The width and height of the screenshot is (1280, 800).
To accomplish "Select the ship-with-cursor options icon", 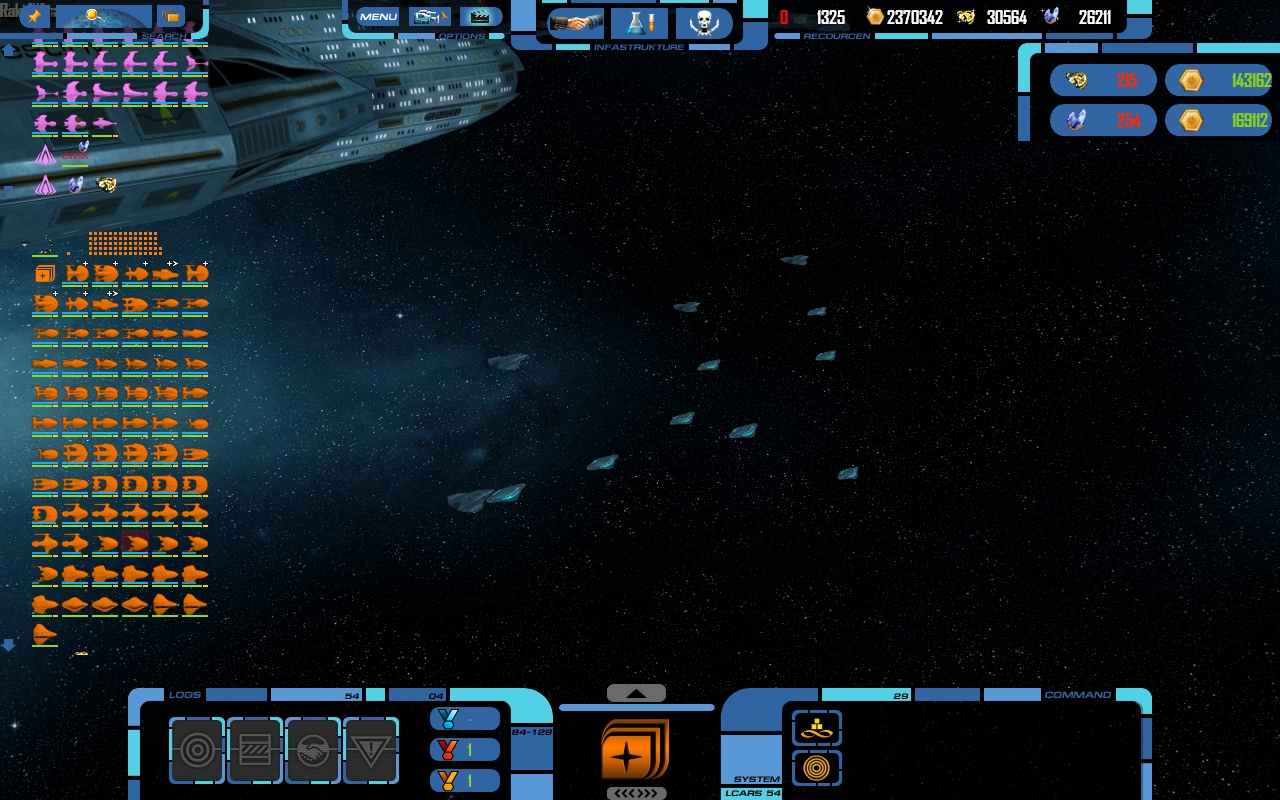I will click(x=429, y=17).
